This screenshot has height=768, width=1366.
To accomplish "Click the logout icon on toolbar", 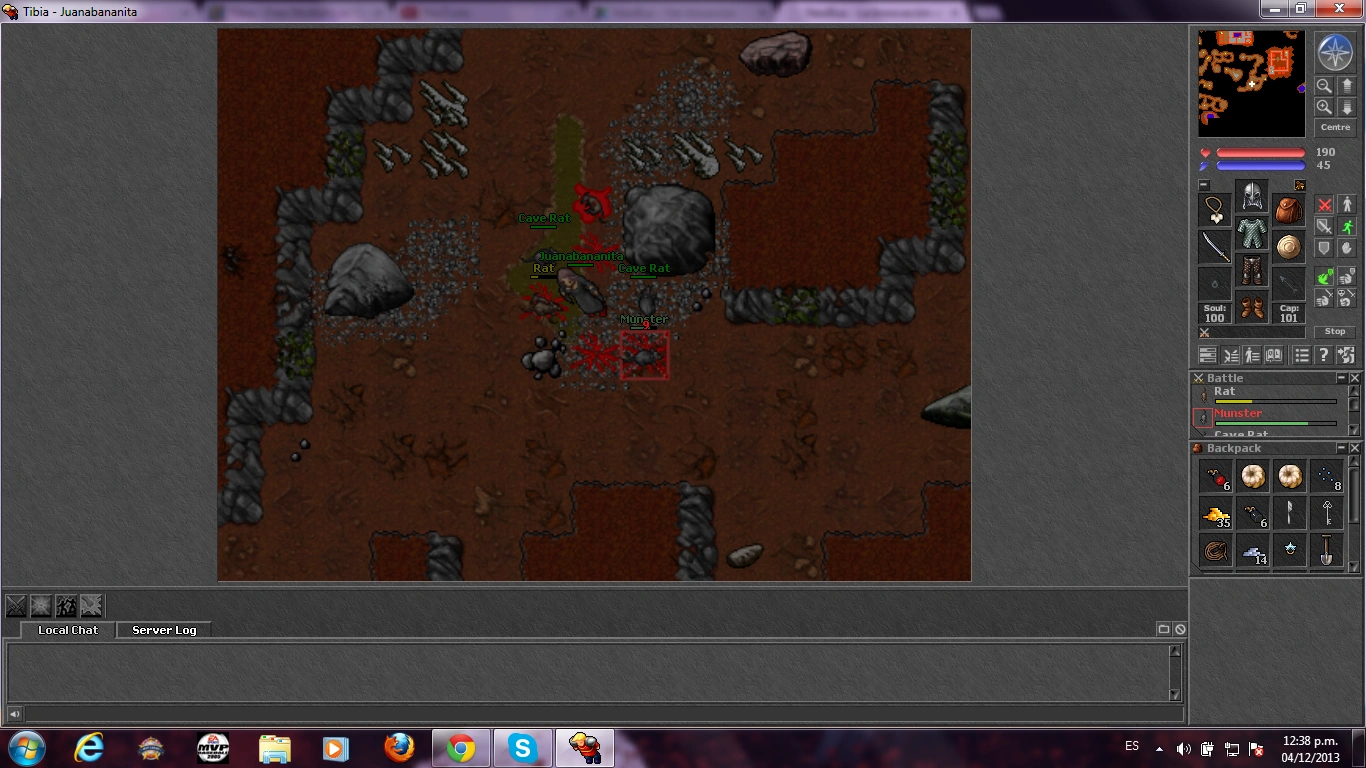I will [1347, 354].
